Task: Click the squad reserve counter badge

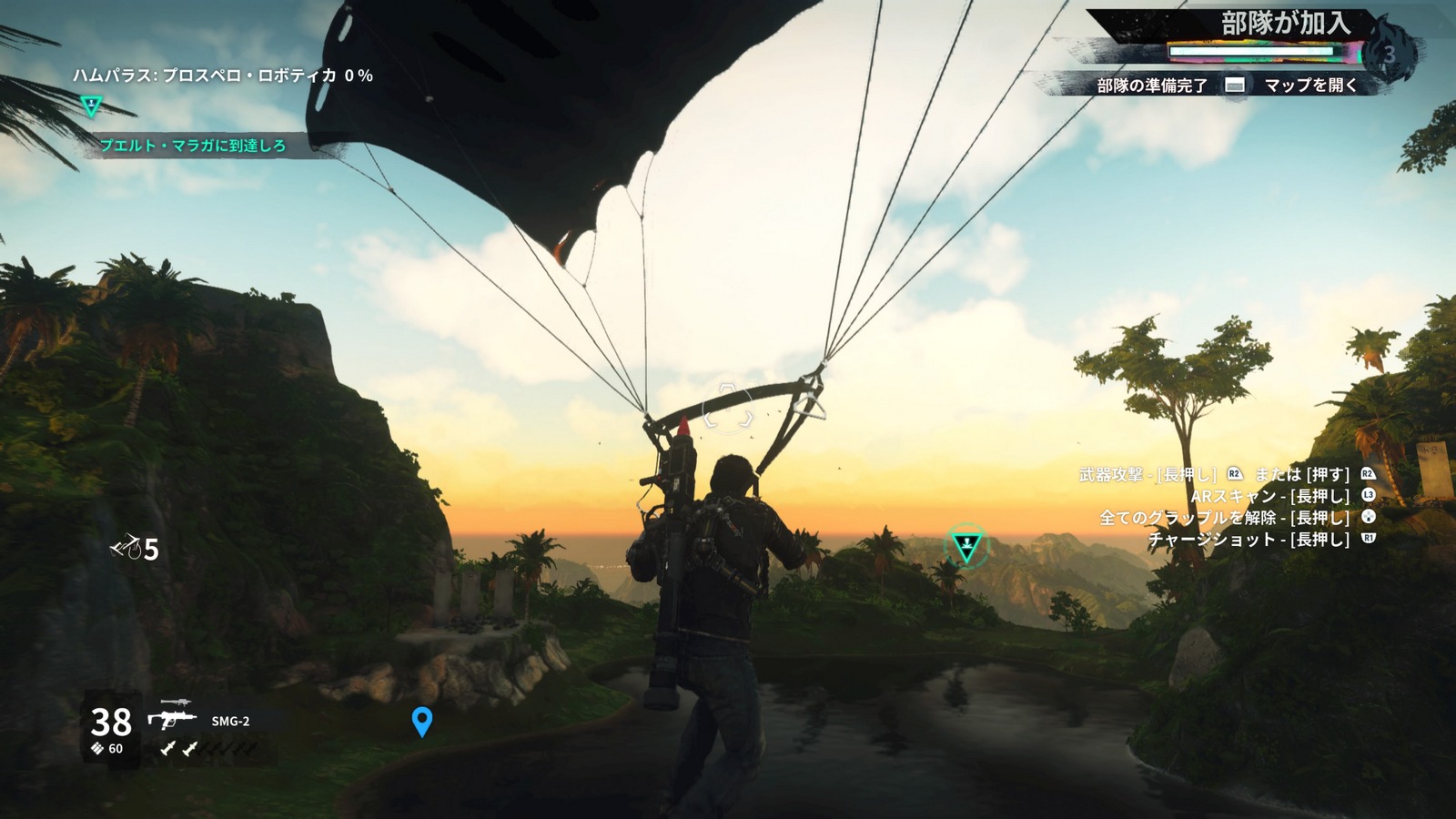Action: [x=1389, y=54]
